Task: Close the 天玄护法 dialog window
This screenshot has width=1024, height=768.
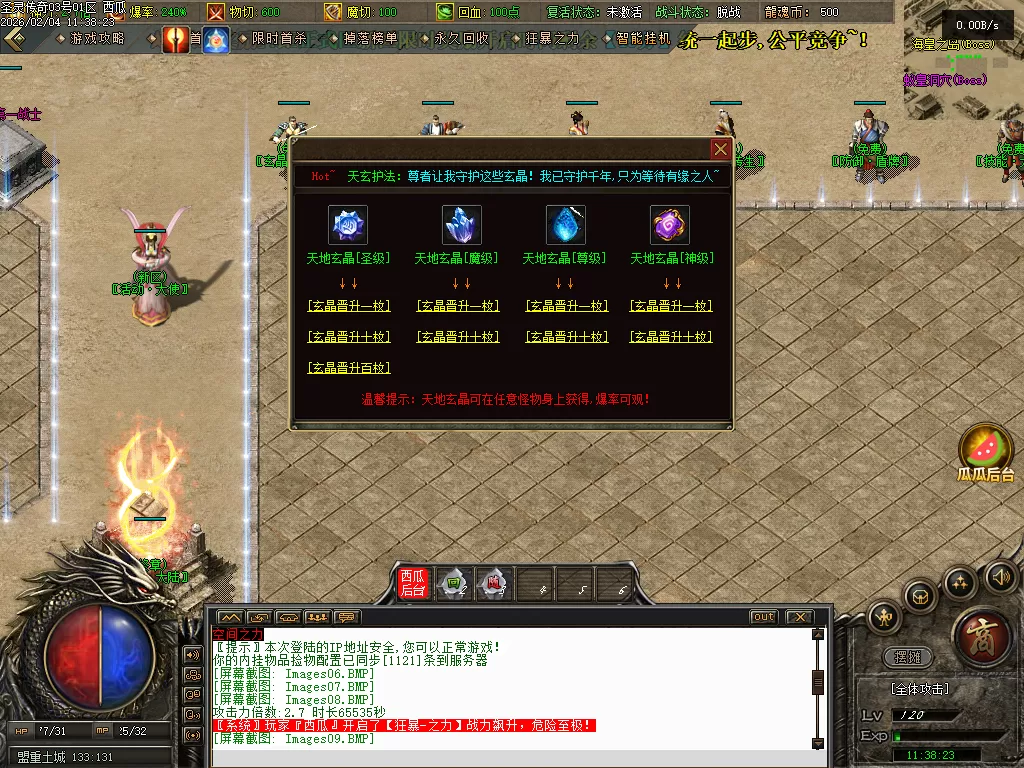Action: tap(720, 150)
